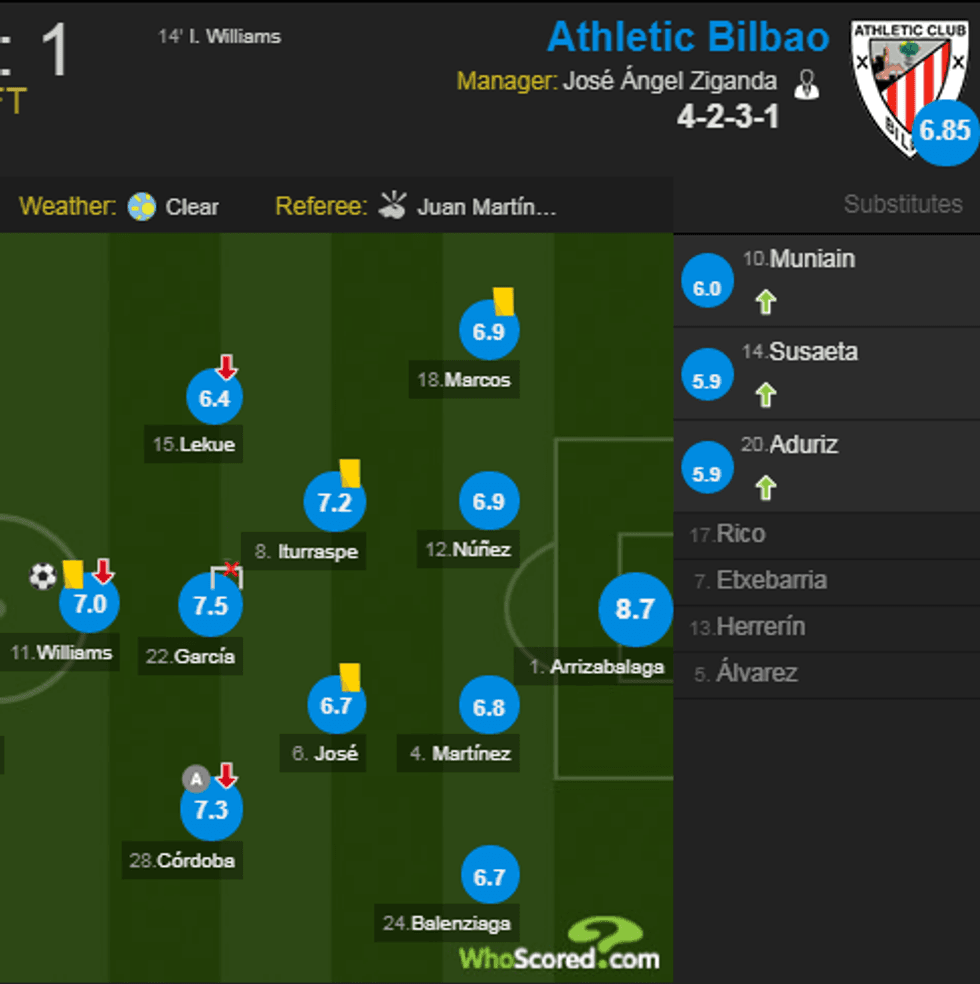This screenshot has height=984, width=980.
Task: Click Balenziaga's player rating bubble
Action: pos(489,877)
